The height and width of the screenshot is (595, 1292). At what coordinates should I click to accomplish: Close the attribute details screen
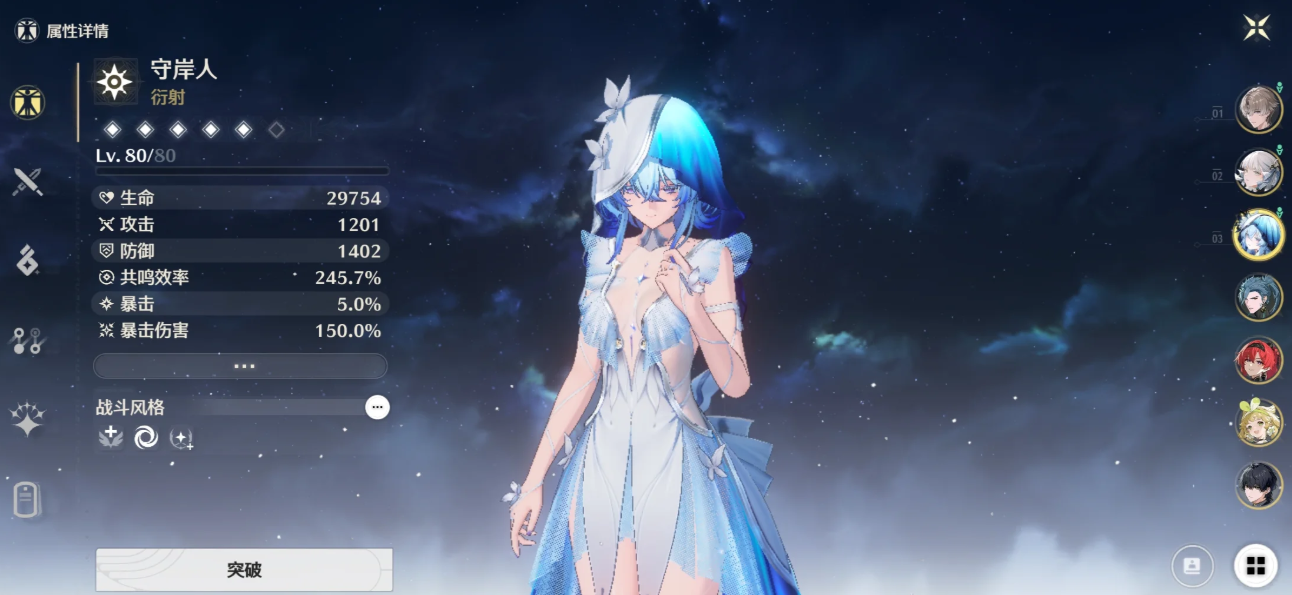1256,28
